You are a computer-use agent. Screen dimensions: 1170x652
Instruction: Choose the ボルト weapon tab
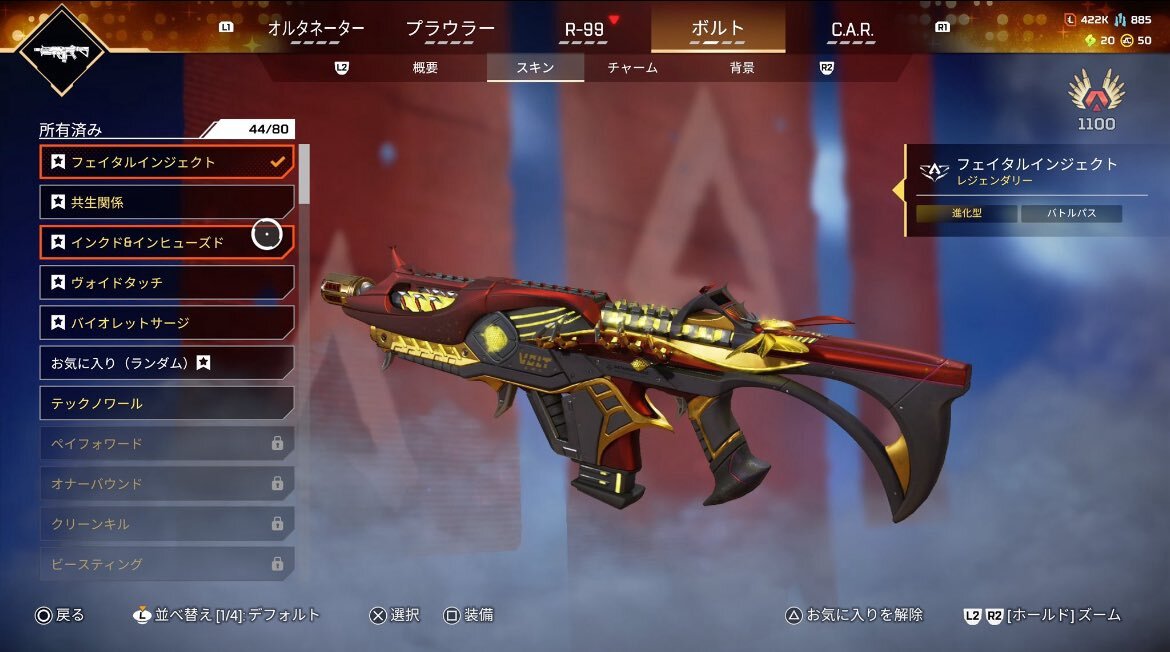coord(717,29)
